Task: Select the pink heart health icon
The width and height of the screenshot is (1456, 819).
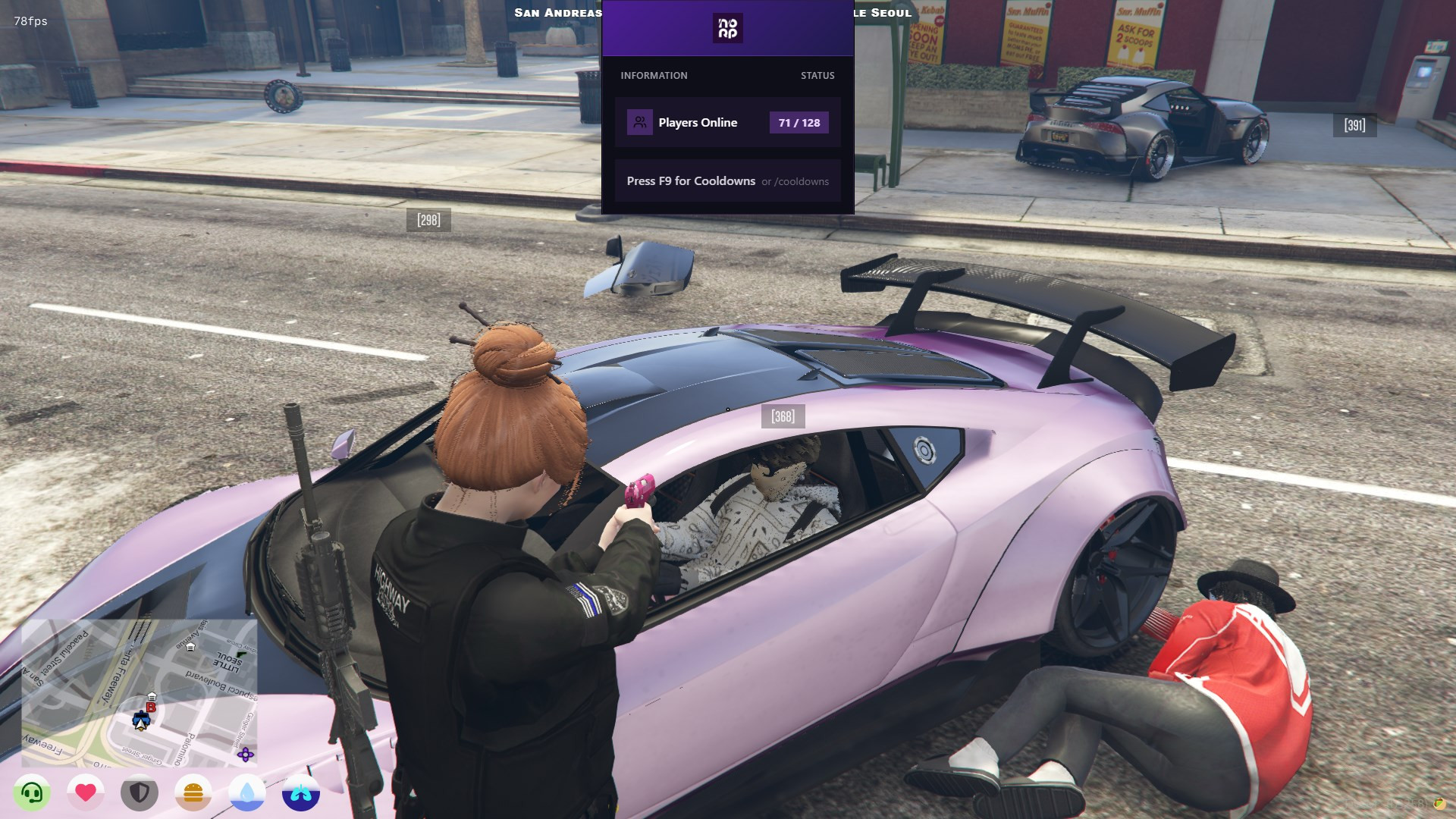Action: coord(86,793)
